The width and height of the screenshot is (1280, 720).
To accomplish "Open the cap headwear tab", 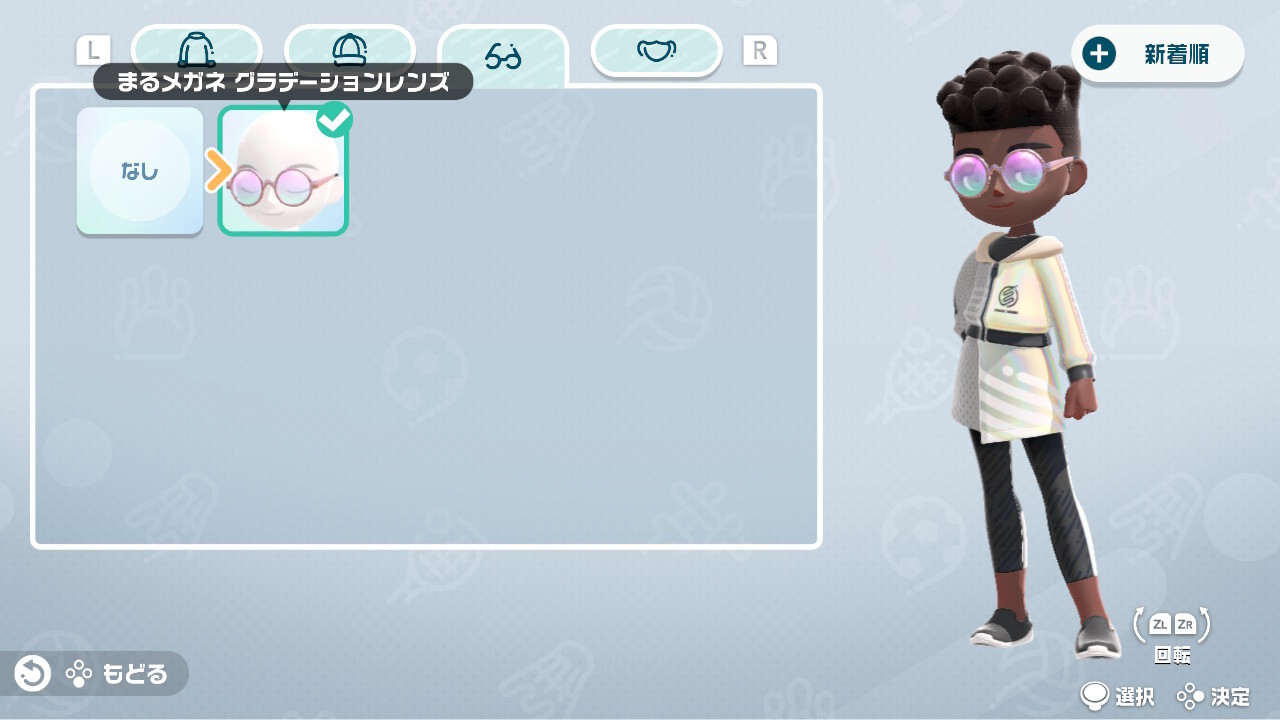I will (349, 49).
